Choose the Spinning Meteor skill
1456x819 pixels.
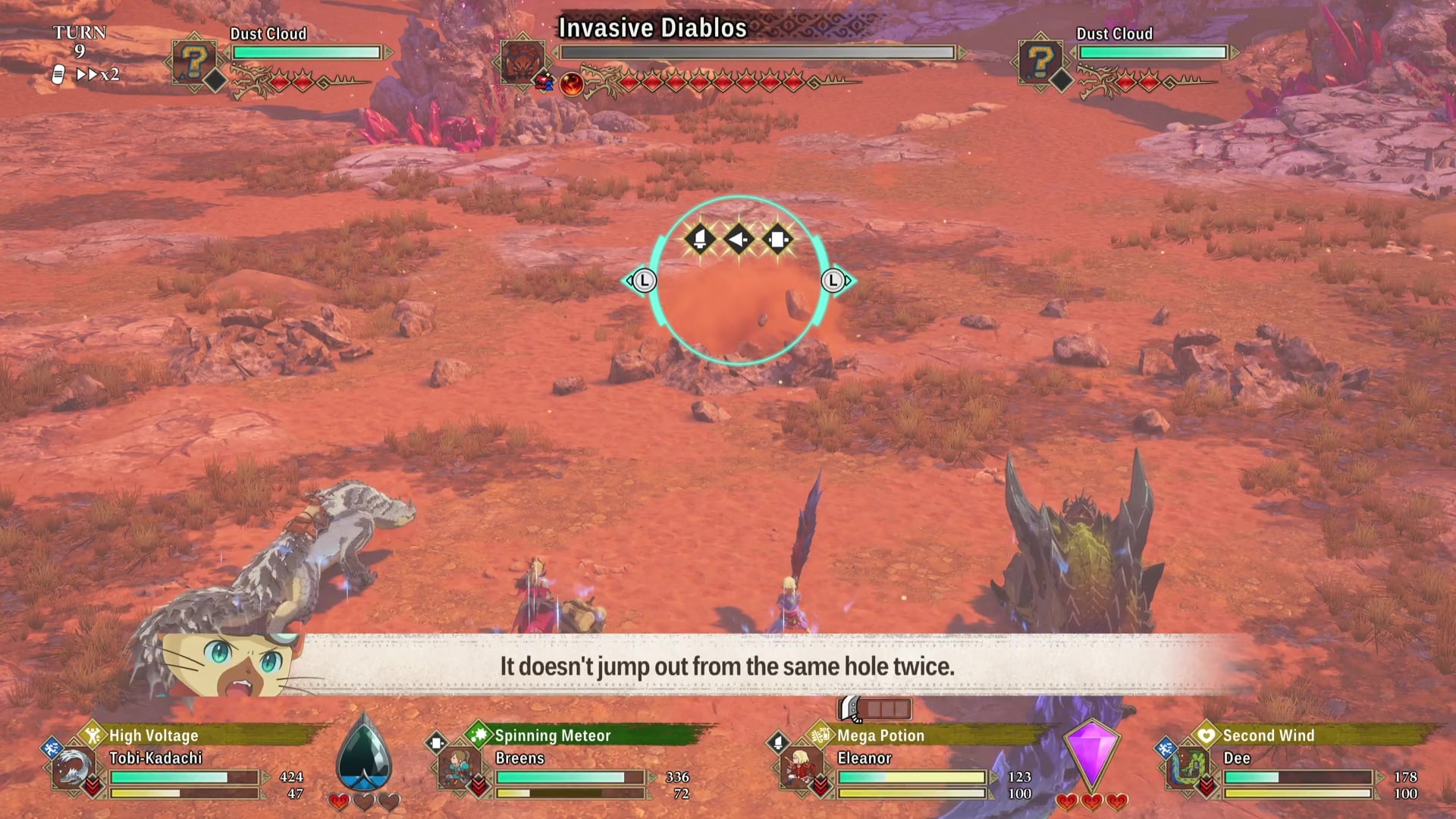[x=552, y=735]
